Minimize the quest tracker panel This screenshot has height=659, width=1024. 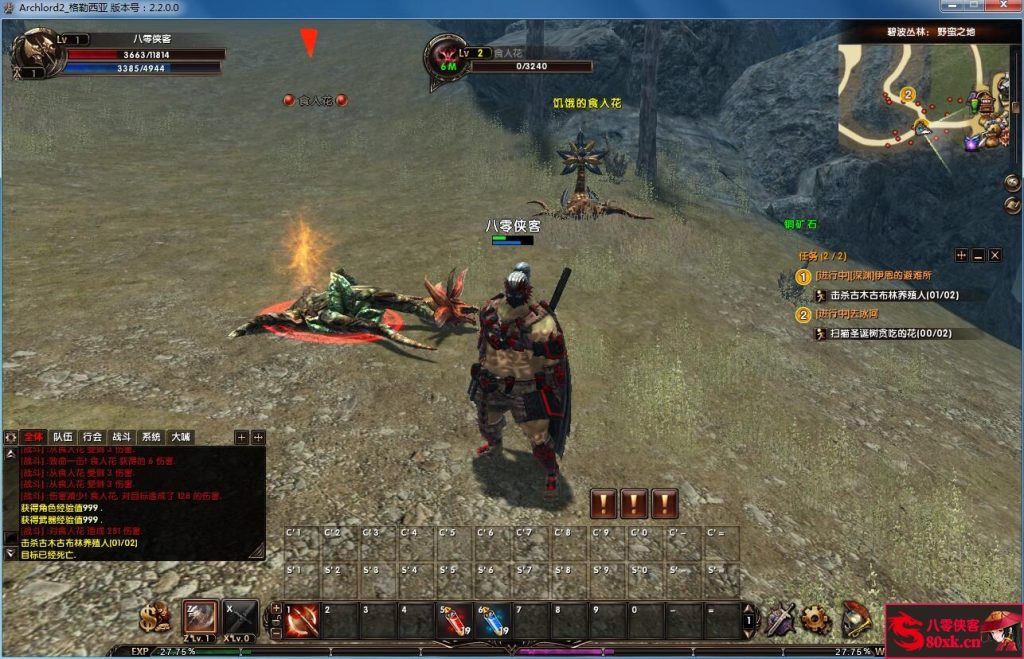point(978,256)
